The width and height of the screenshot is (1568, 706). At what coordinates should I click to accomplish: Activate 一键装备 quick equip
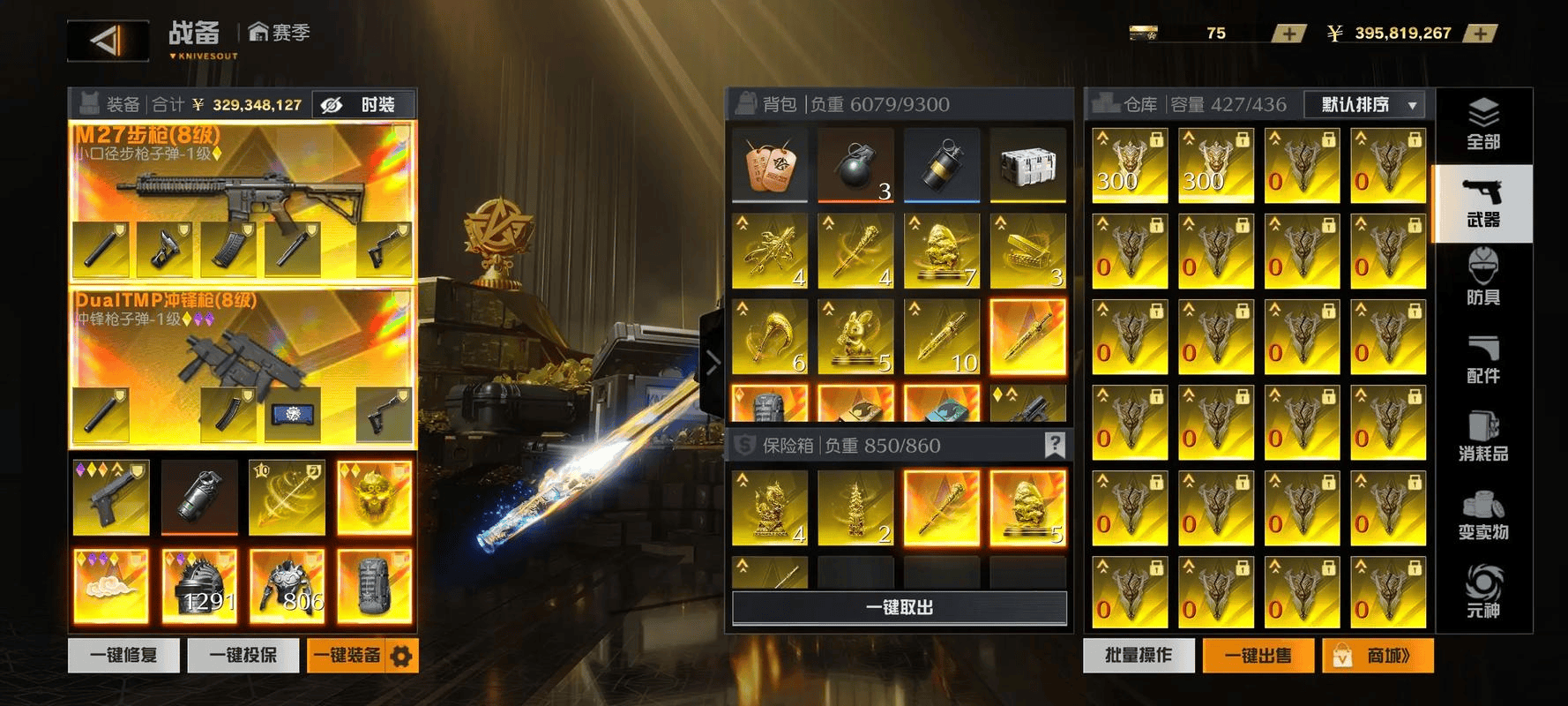pos(347,656)
